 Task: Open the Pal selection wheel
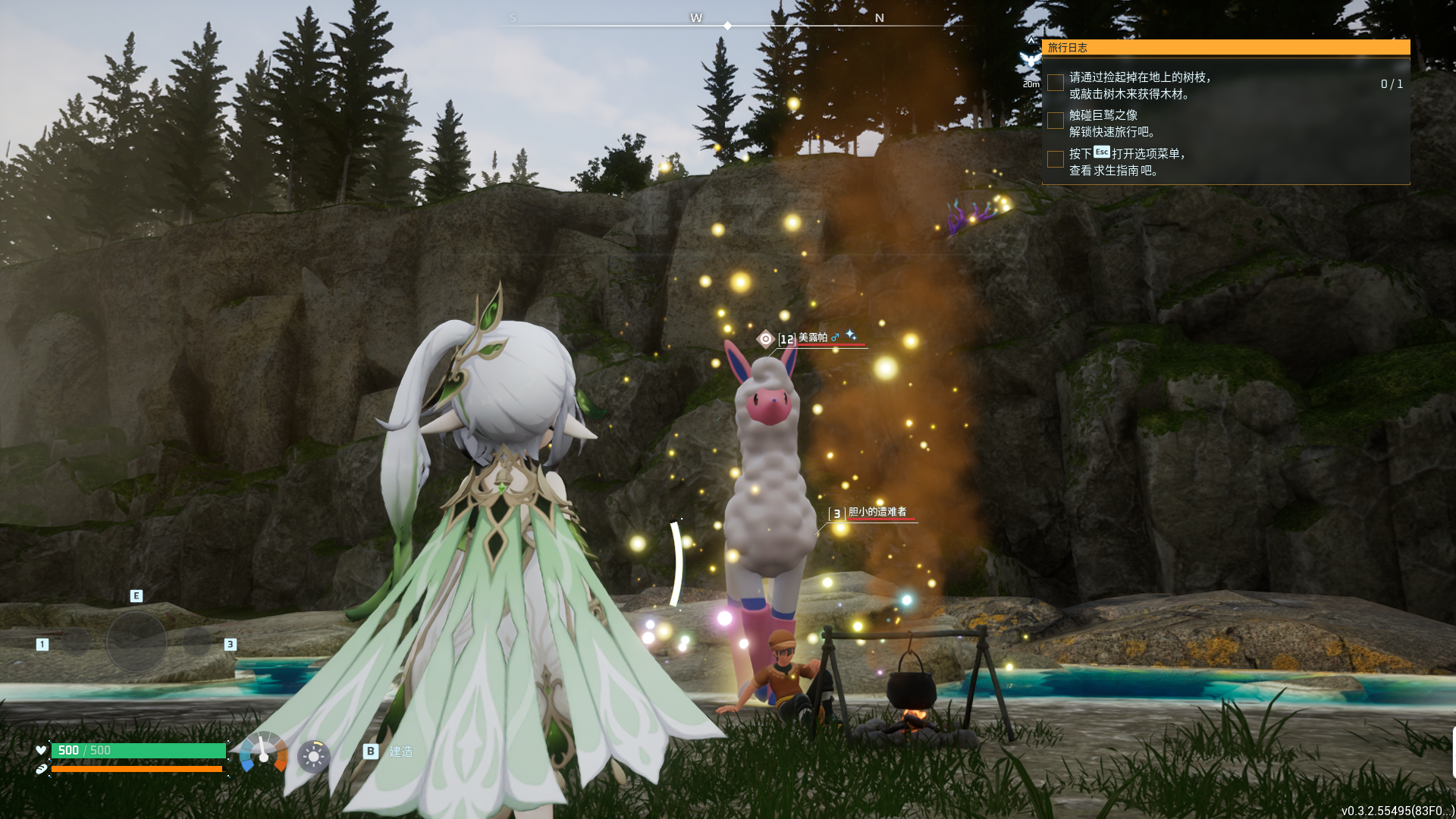click(136, 642)
